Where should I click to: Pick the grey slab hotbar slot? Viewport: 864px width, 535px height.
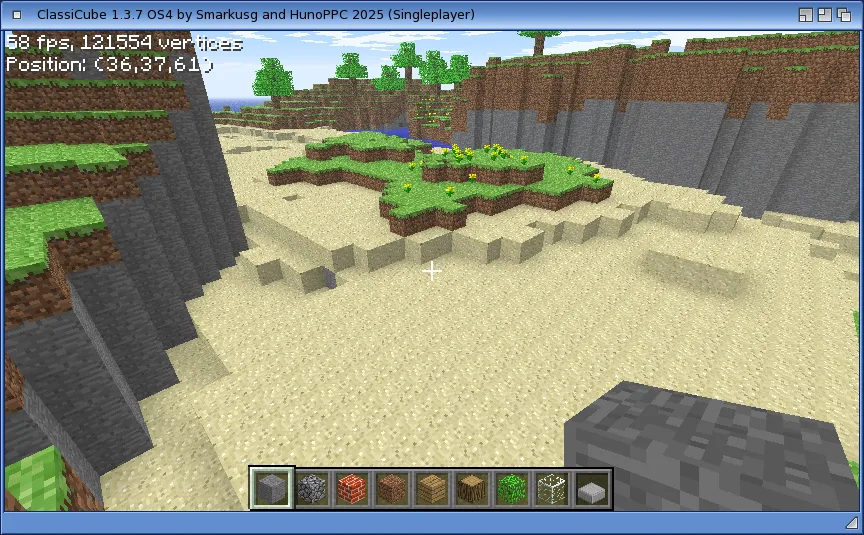click(x=592, y=489)
